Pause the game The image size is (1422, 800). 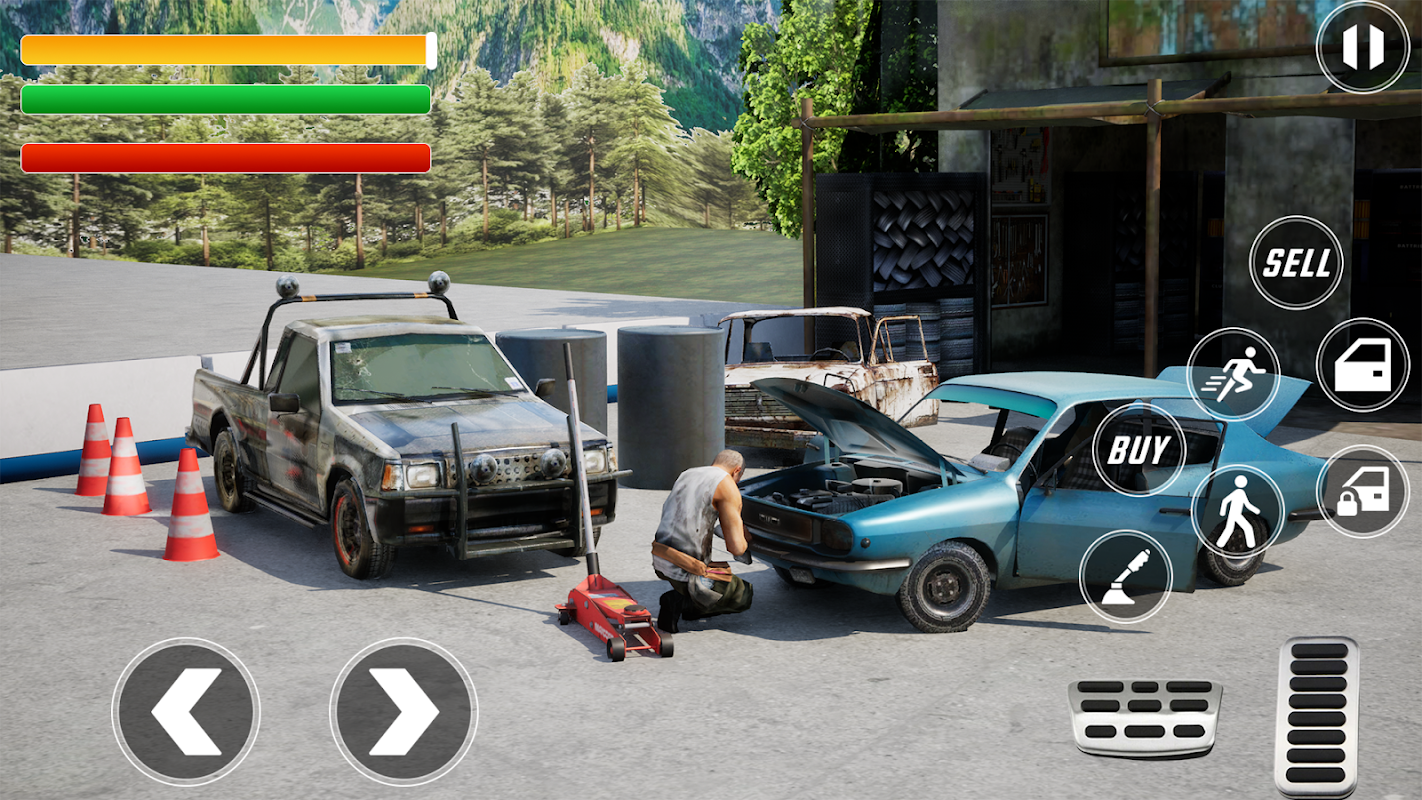click(1362, 47)
